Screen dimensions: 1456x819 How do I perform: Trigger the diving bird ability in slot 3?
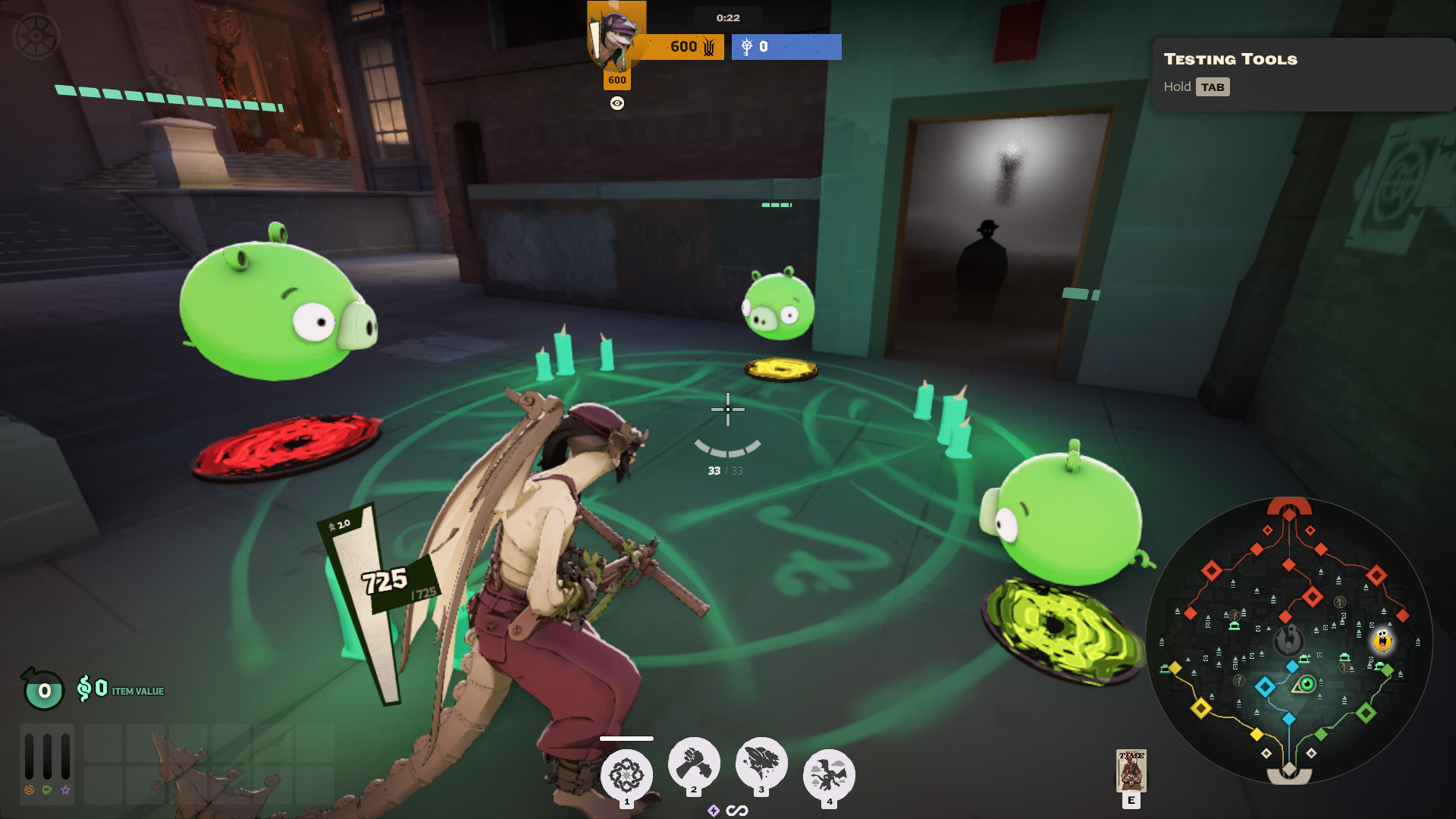(761, 763)
